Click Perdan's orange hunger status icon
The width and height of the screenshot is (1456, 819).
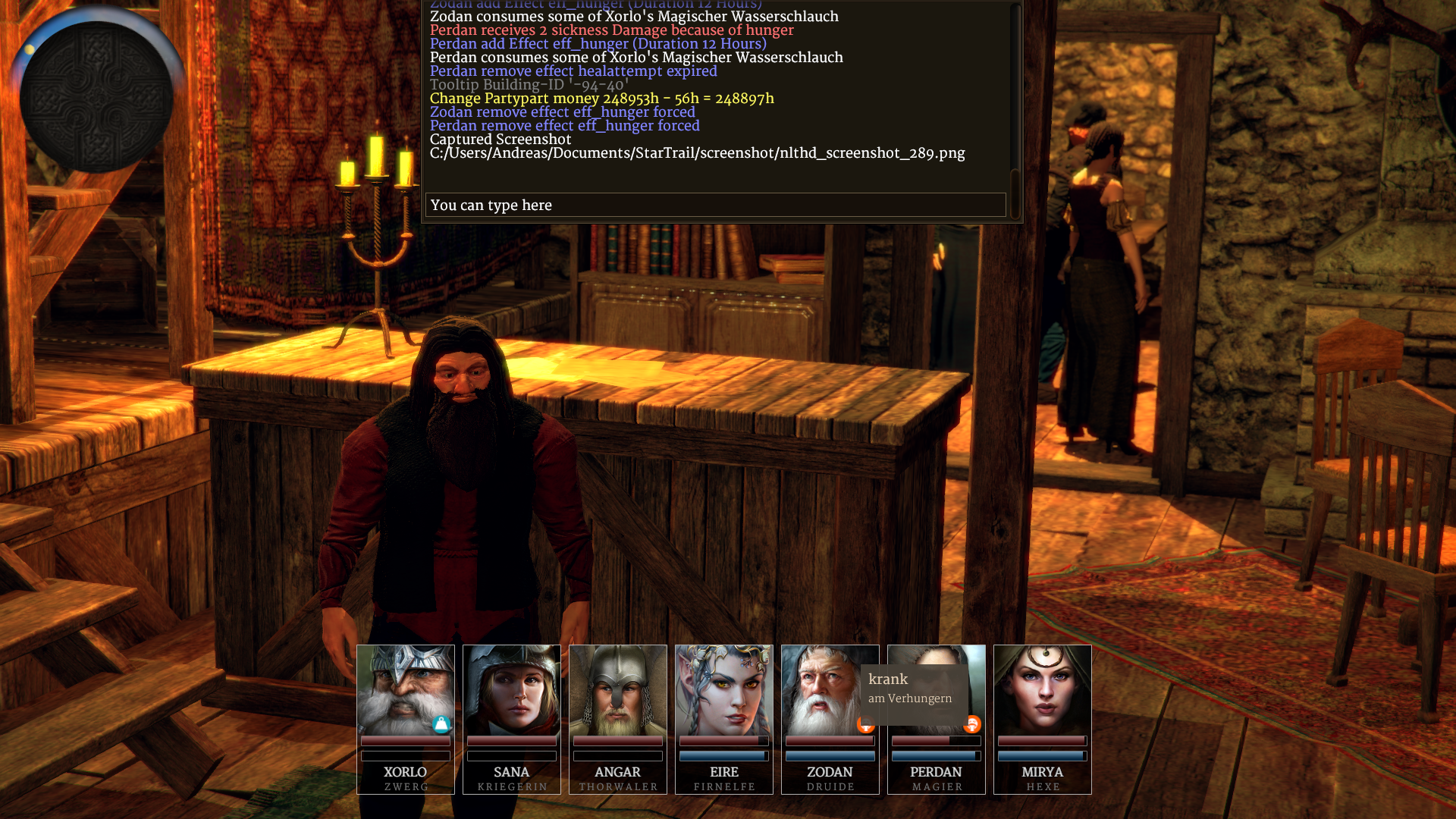pyautogui.click(x=972, y=725)
